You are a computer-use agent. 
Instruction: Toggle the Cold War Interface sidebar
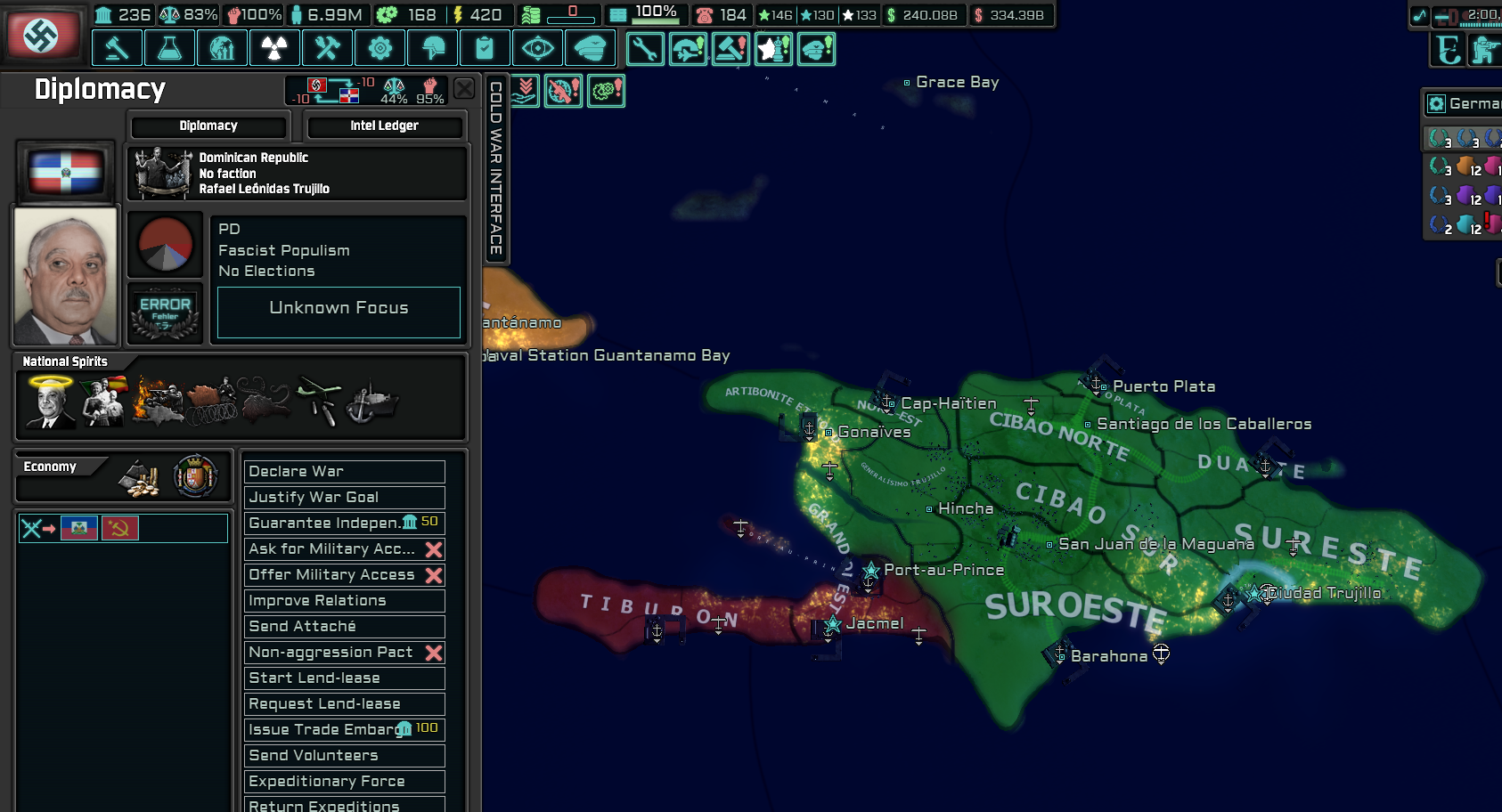point(496,160)
